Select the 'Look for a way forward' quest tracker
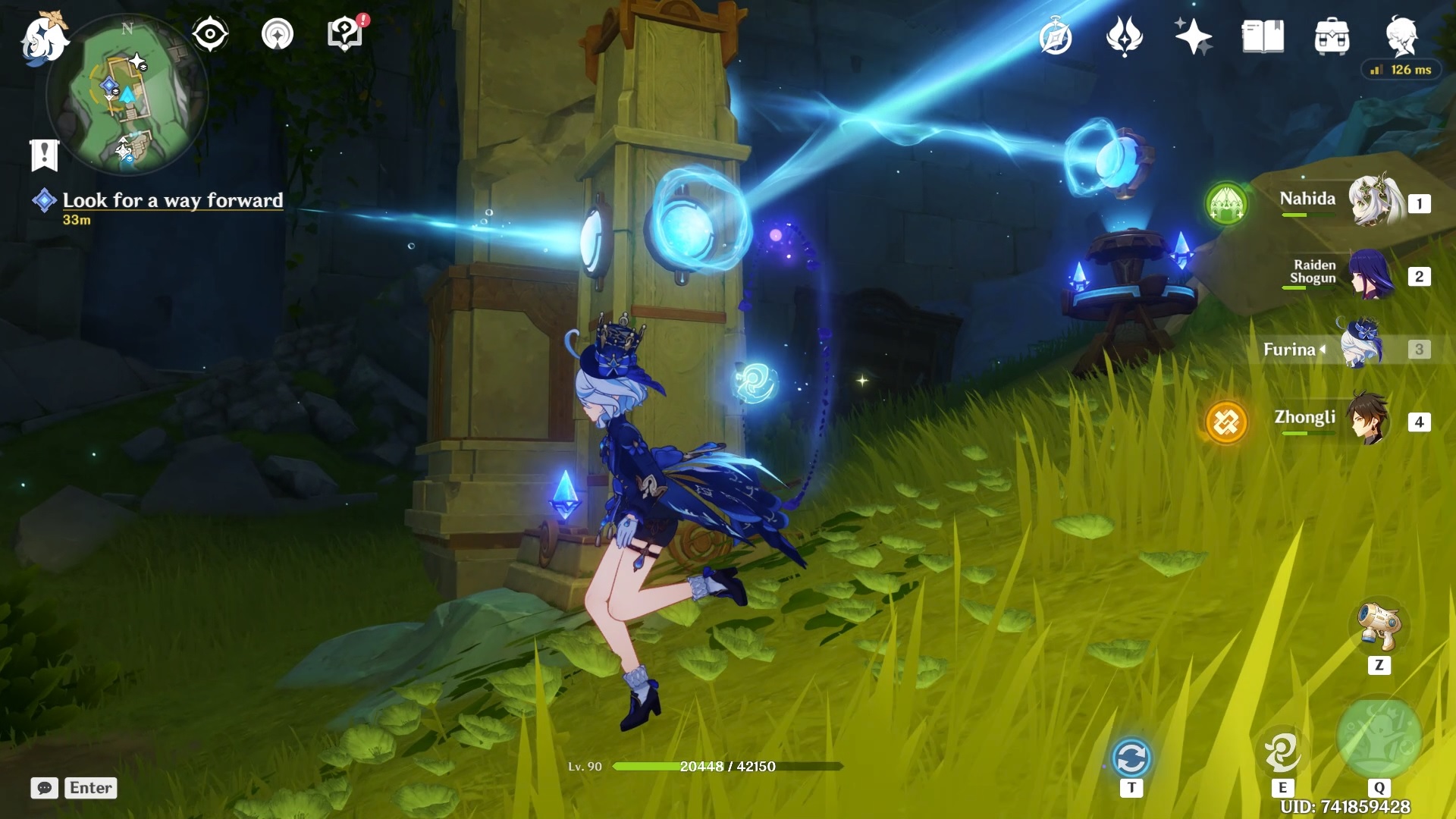 point(172,200)
